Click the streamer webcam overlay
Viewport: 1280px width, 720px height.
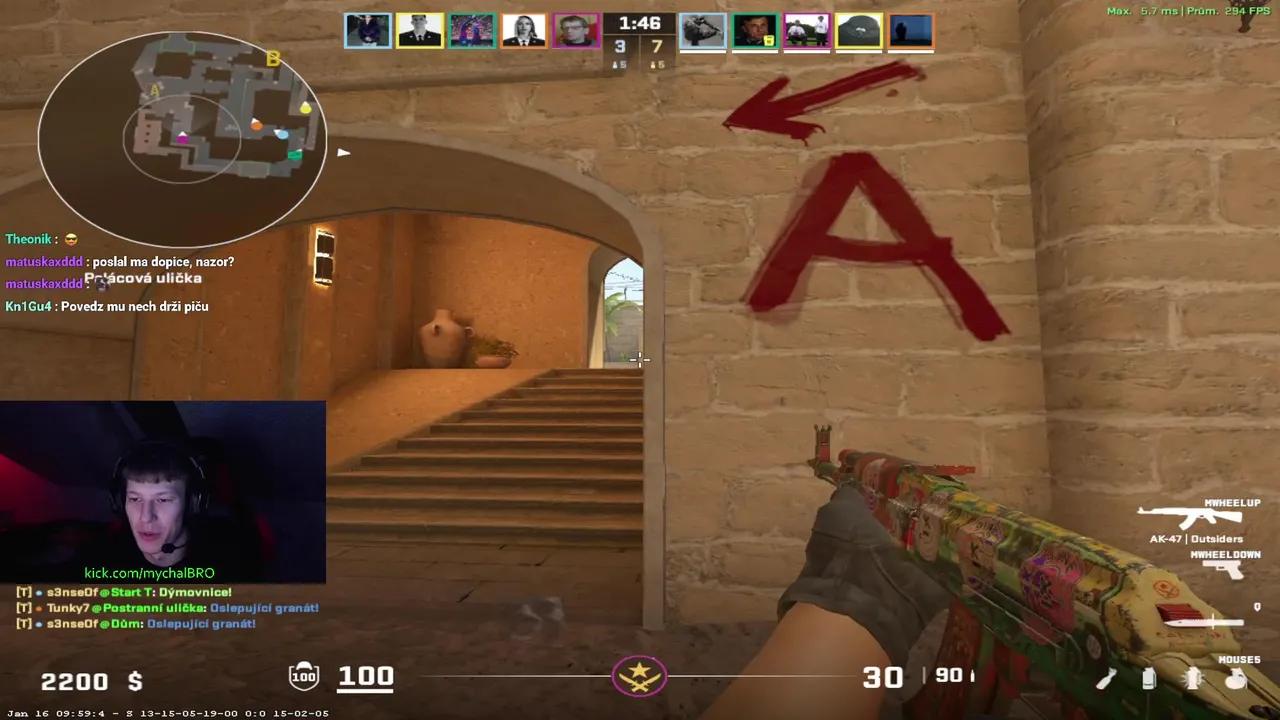[160, 490]
